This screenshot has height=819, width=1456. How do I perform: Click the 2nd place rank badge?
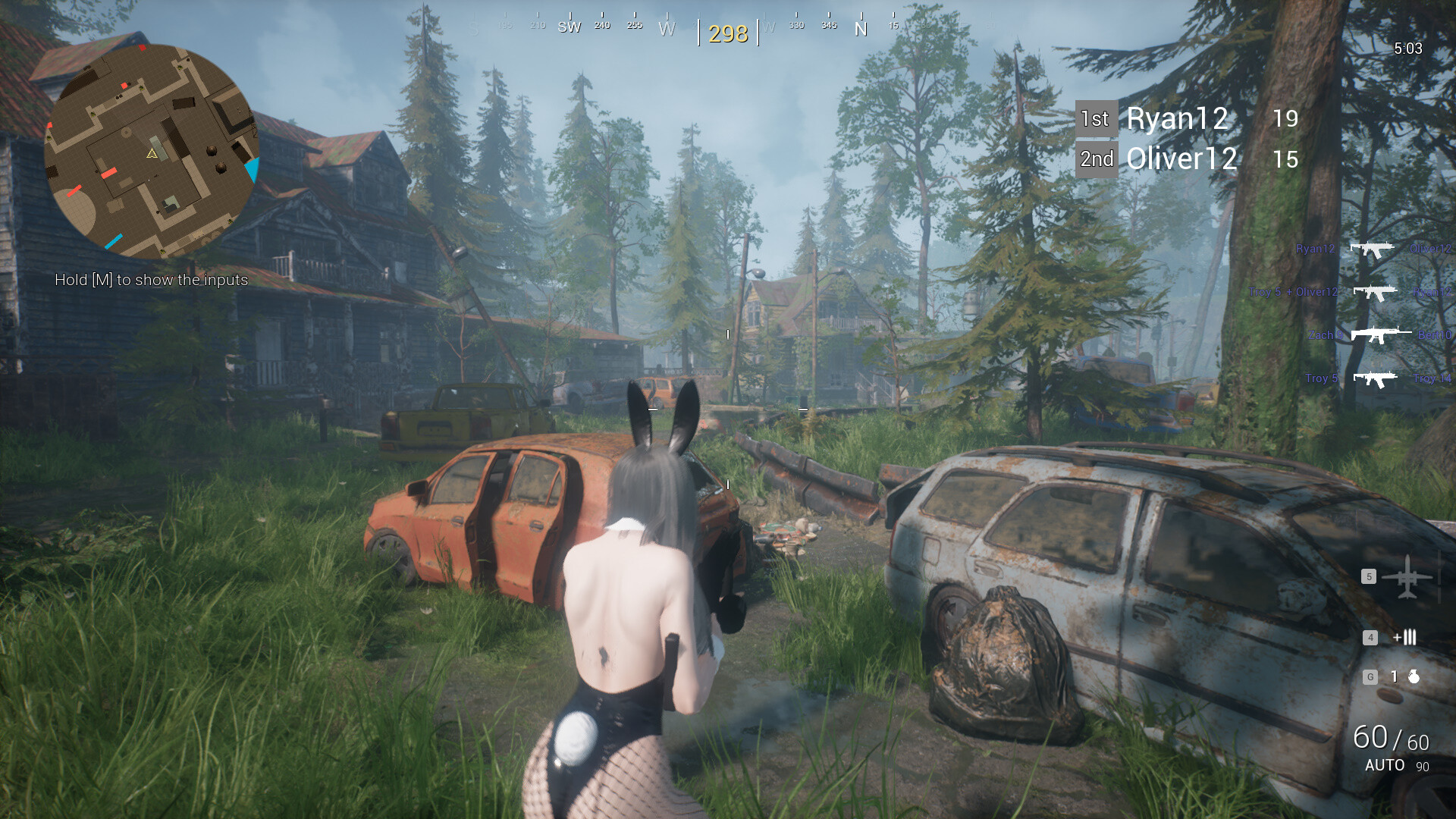click(x=1096, y=159)
